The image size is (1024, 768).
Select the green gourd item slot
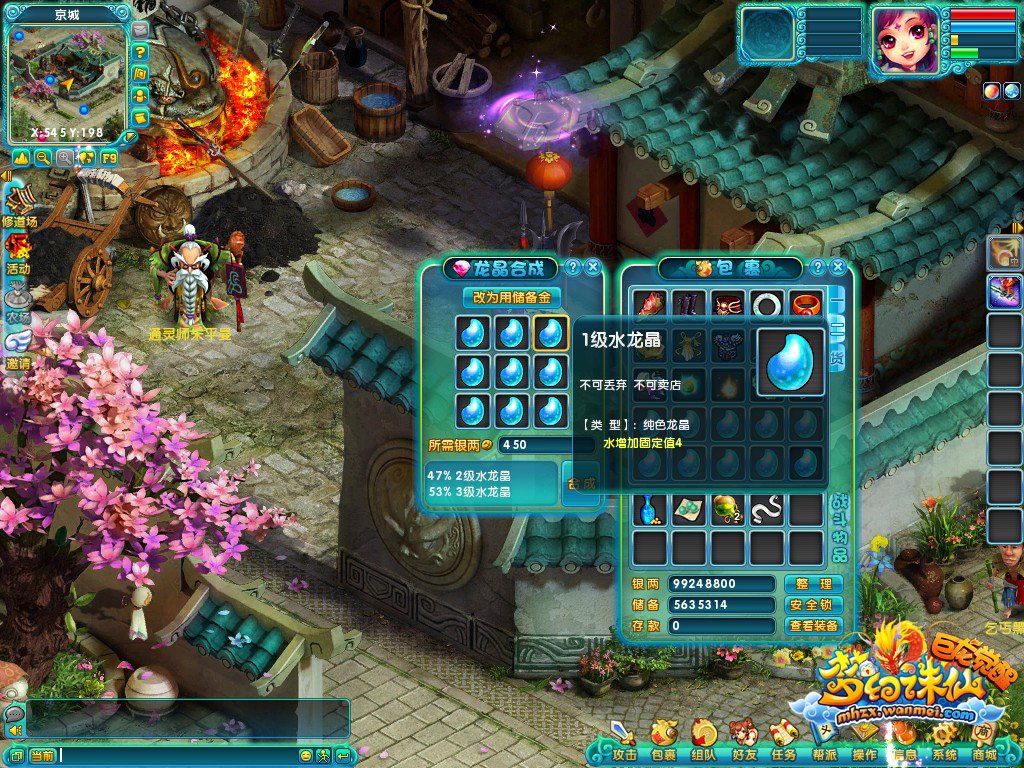(727, 511)
